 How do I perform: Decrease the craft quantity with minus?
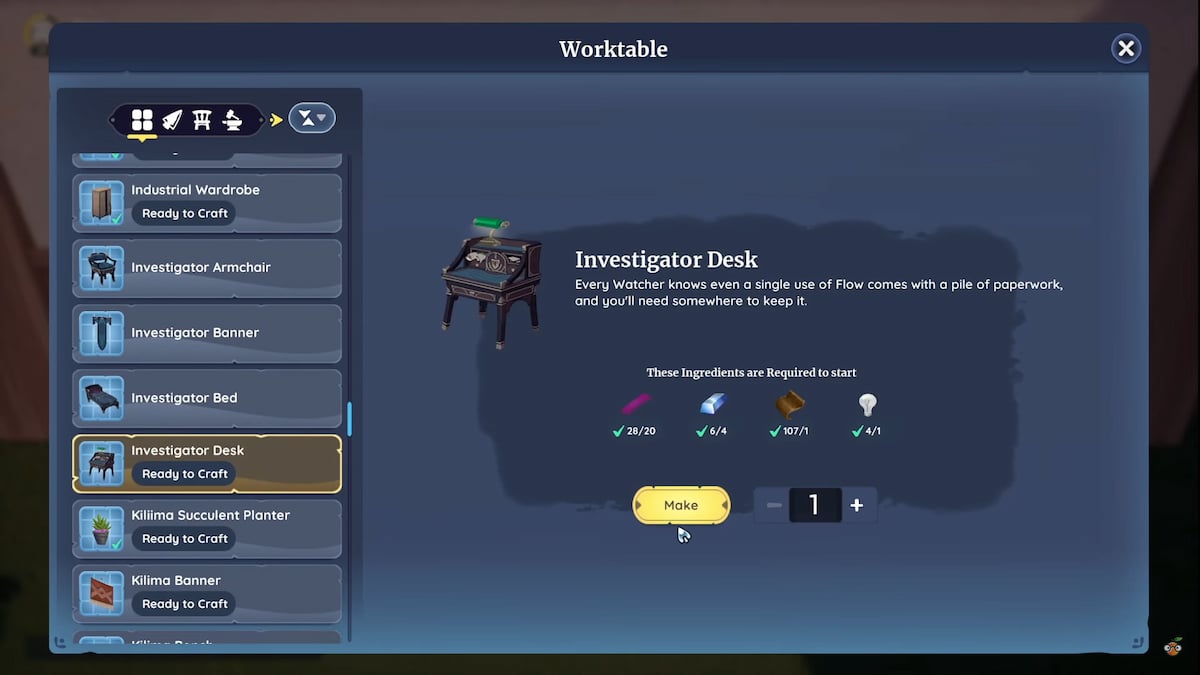coord(774,505)
